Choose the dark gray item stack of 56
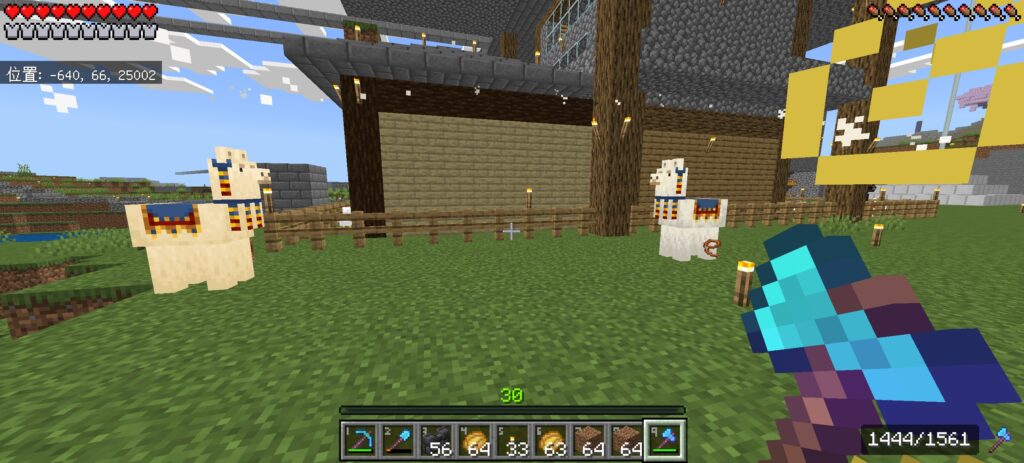 [436, 440]
